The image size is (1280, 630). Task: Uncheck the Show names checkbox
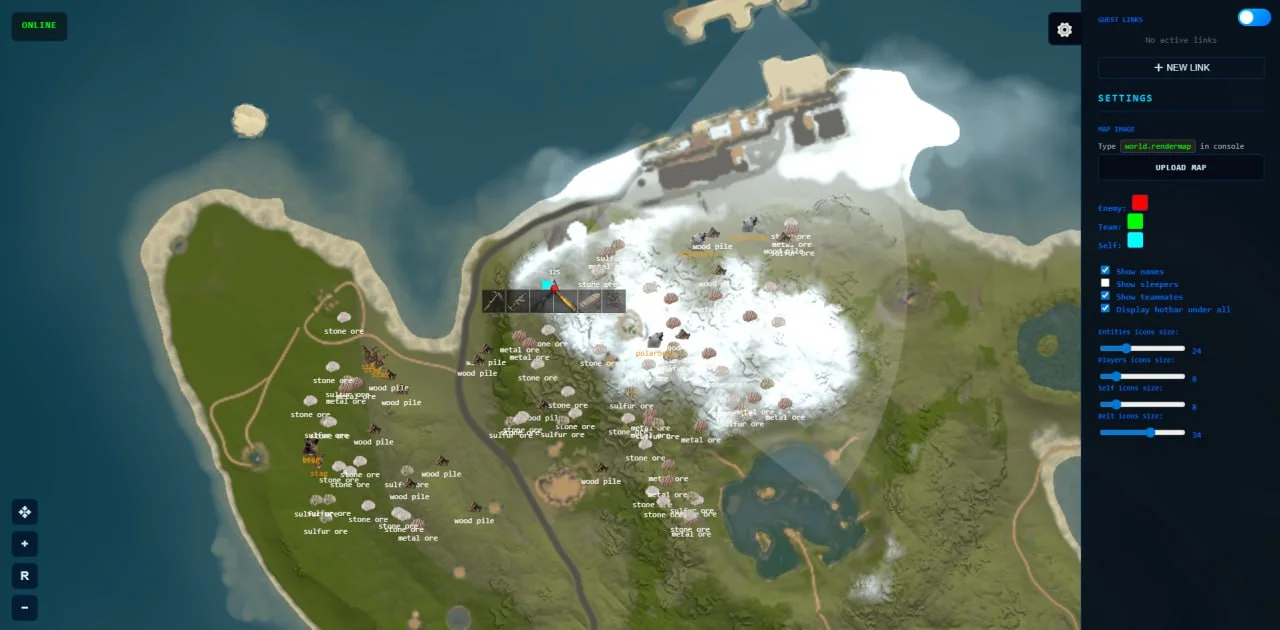point(1105,270)
